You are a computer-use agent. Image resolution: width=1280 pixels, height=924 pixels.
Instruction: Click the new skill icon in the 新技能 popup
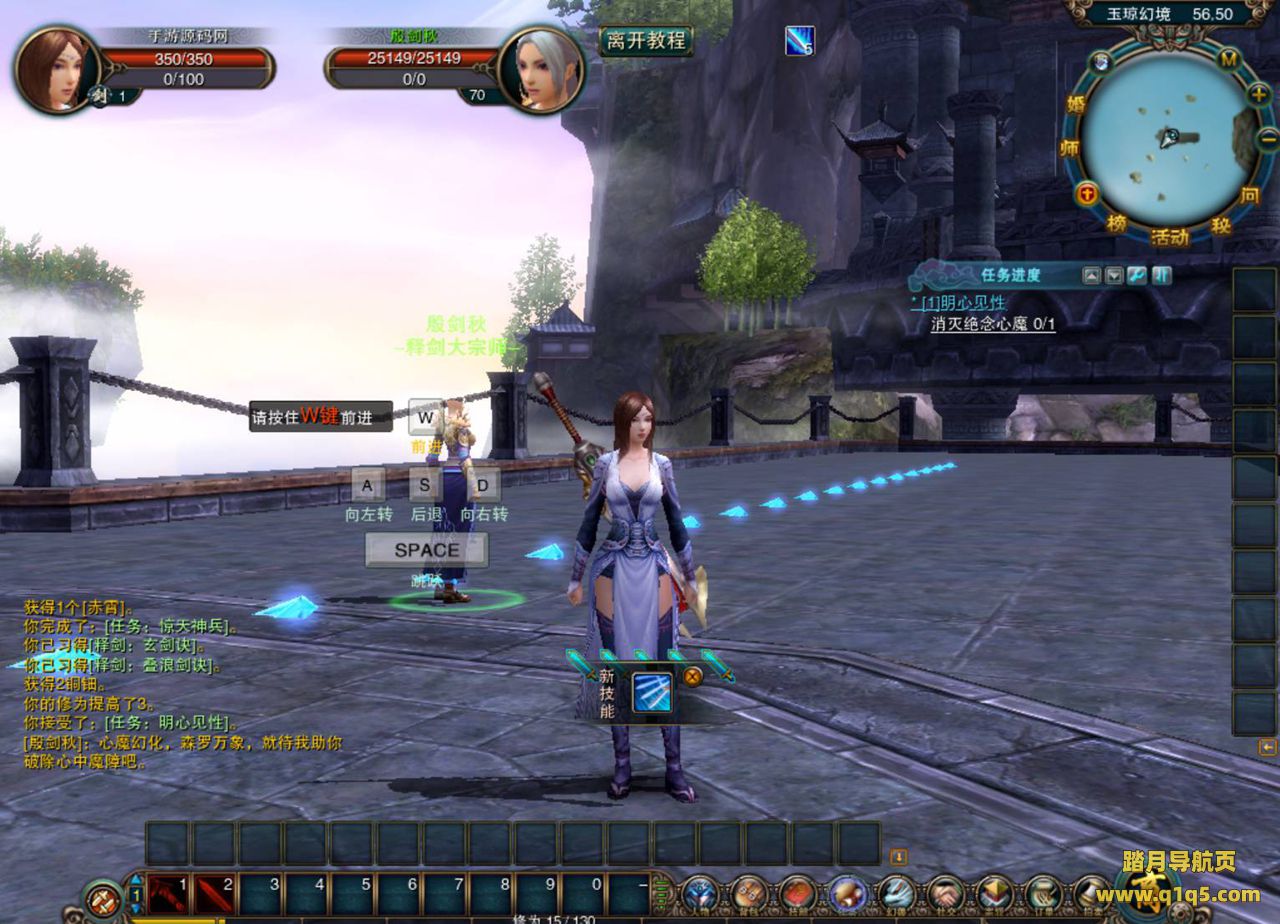point(651,693)
